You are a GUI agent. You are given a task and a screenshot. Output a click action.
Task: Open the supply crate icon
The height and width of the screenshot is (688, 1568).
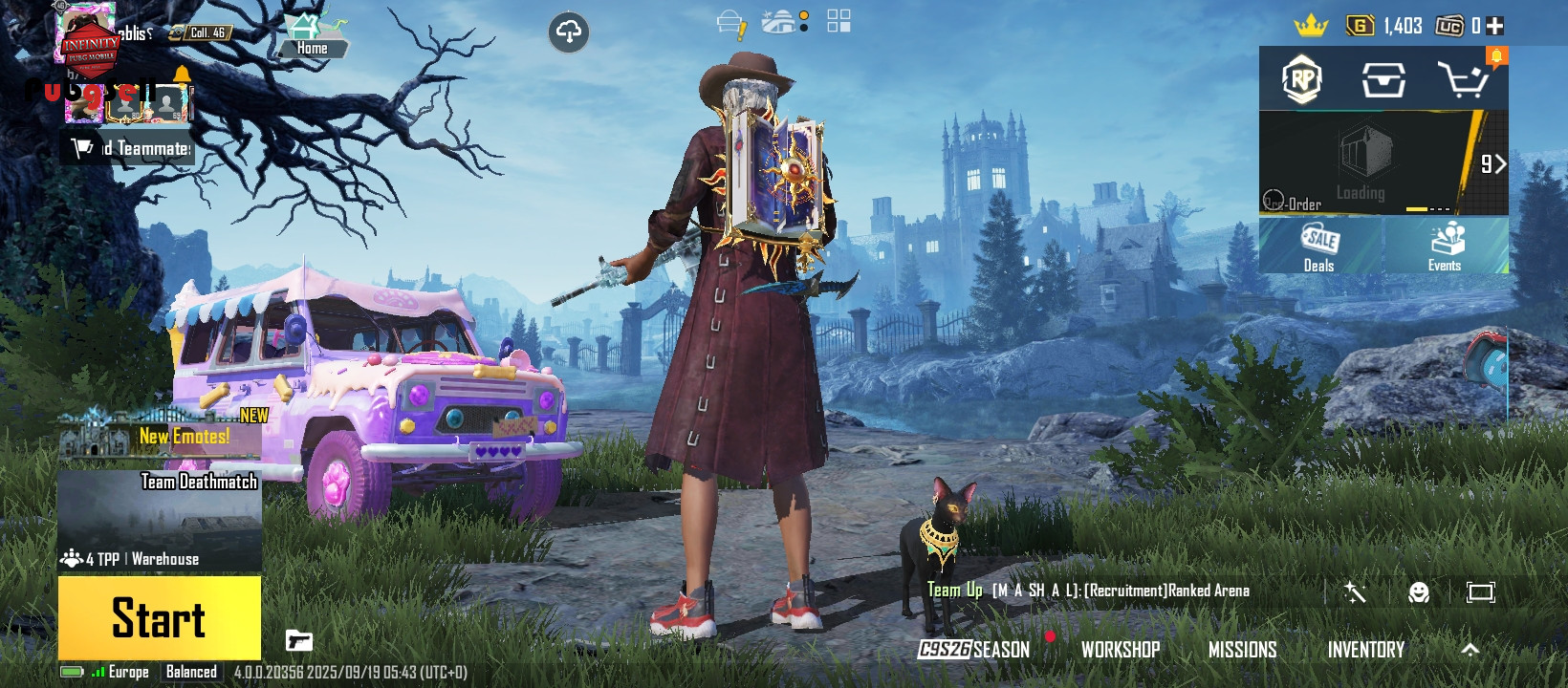click(x=1383, y=80)
